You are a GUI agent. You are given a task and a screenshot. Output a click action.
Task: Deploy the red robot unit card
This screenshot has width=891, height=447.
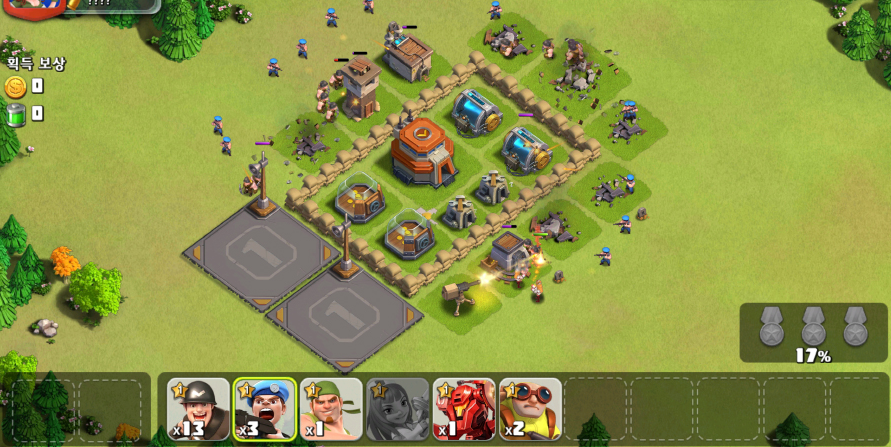click(464, 409)
